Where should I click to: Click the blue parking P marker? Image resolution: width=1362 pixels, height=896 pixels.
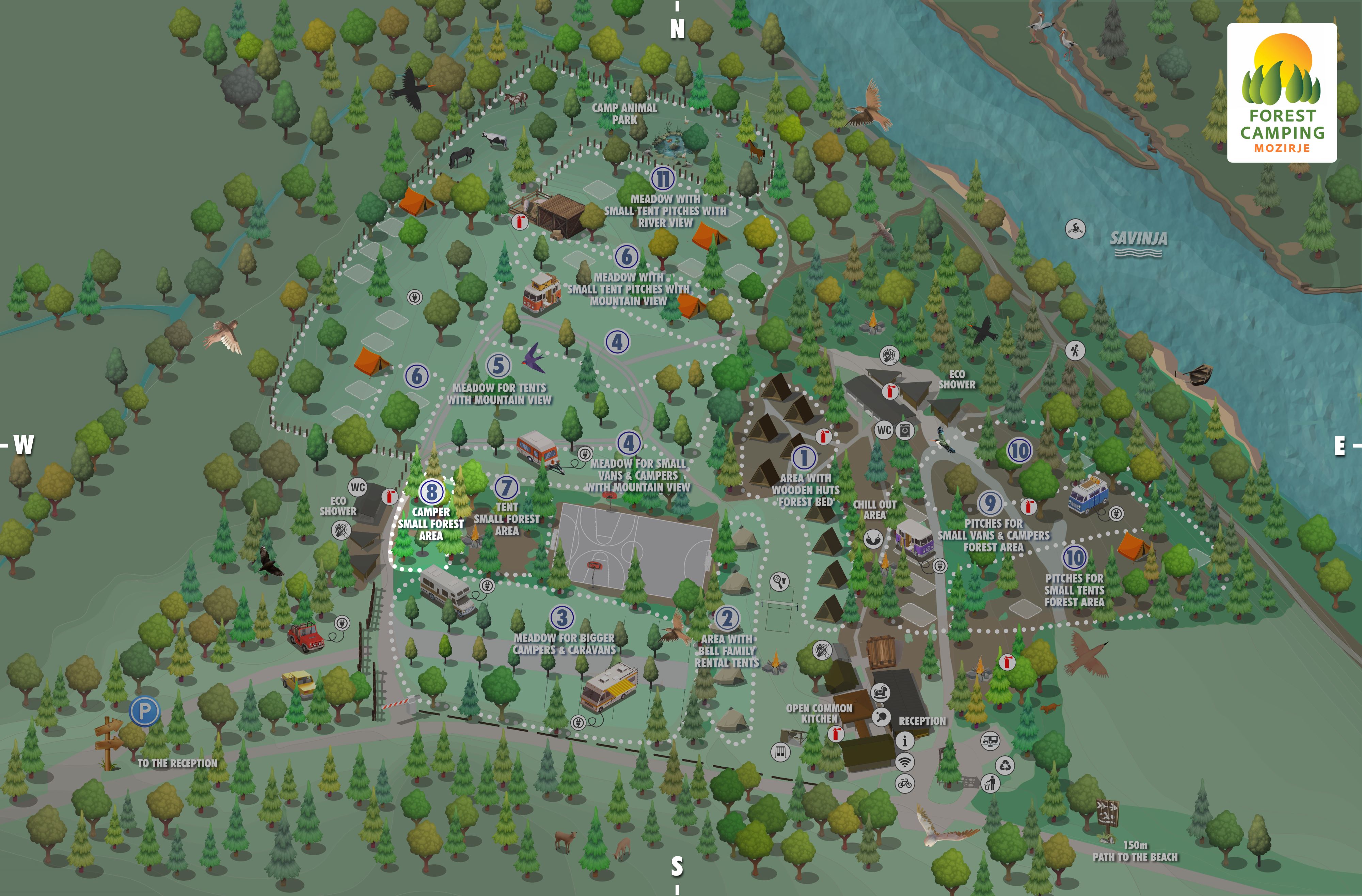144,712
